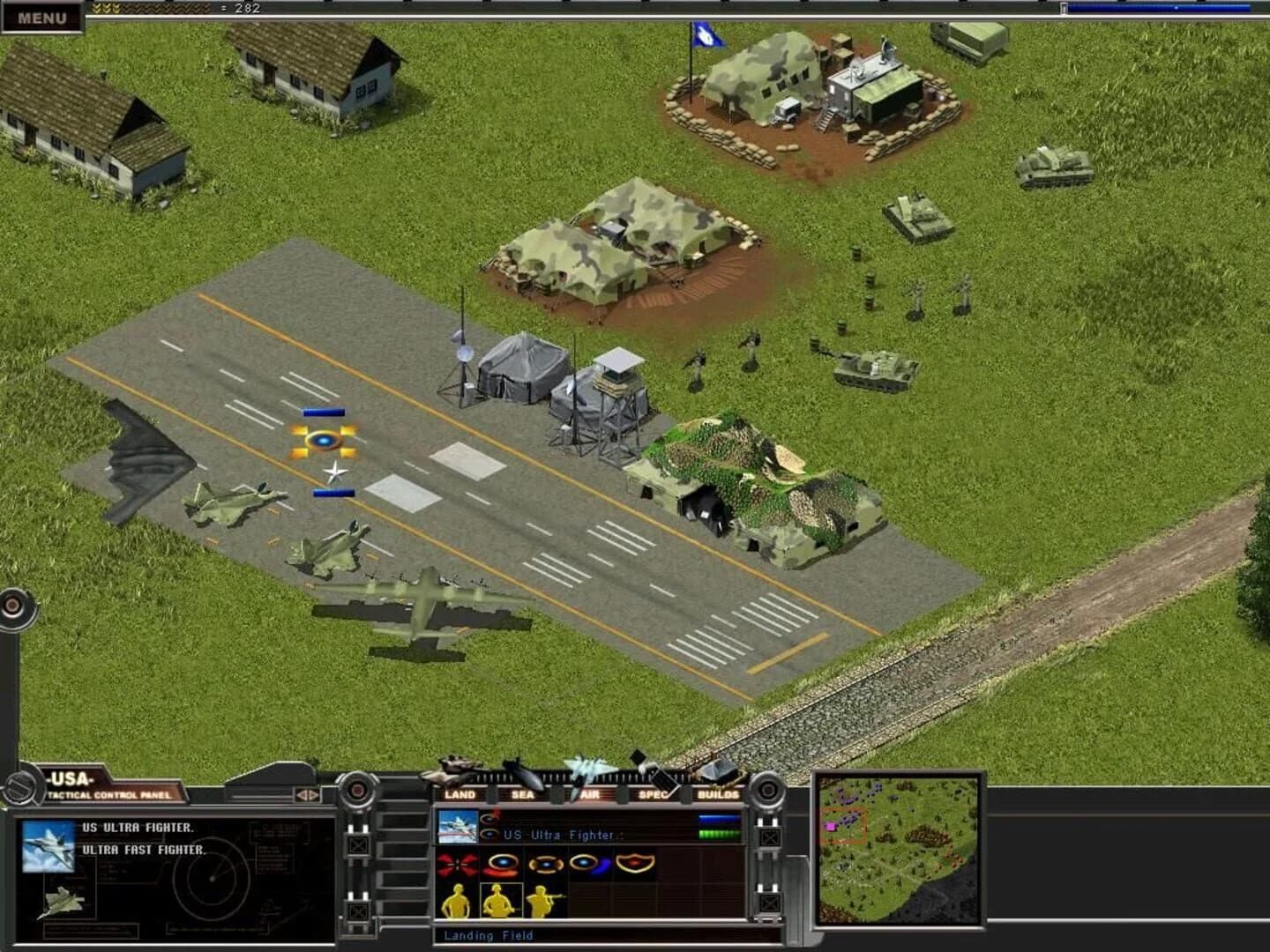Click the green health bar of US Ultra Fighter
The height and width of the screenshot is (952, 1270).
coord(719,834)
